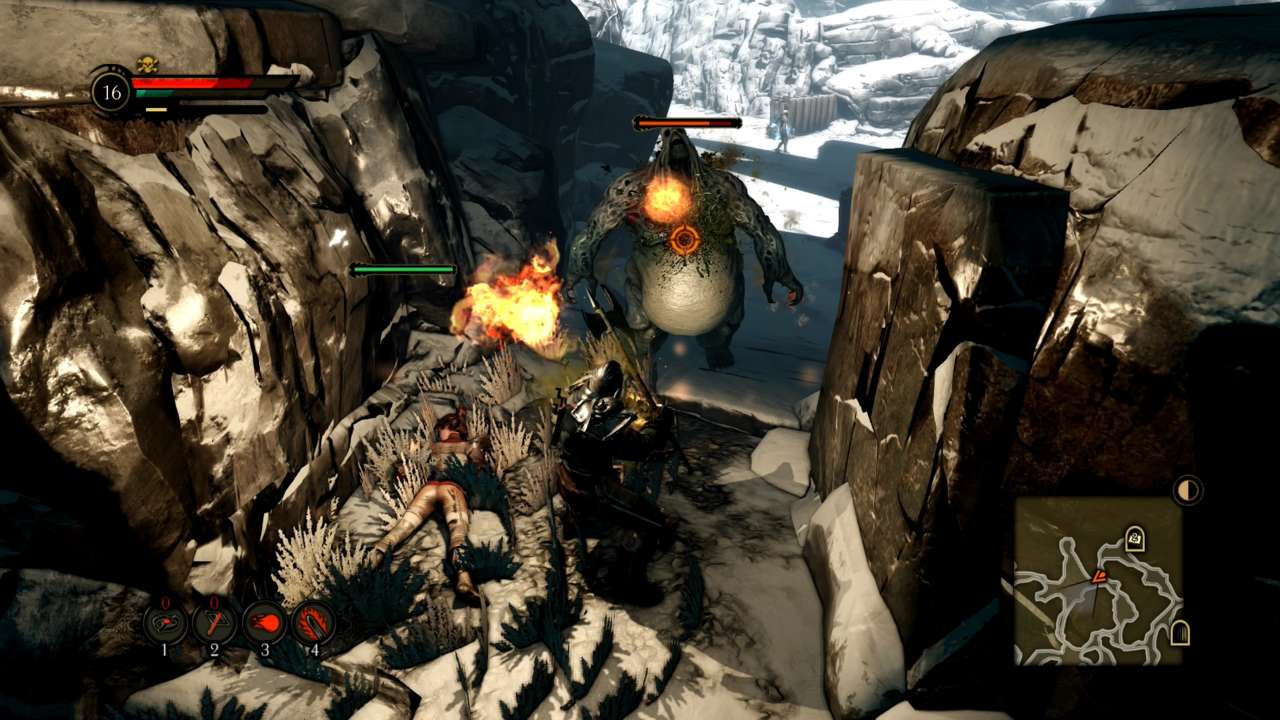Click the numbered quest marker on the minimap
The image size is (1280, 720).
(1134, 539)
